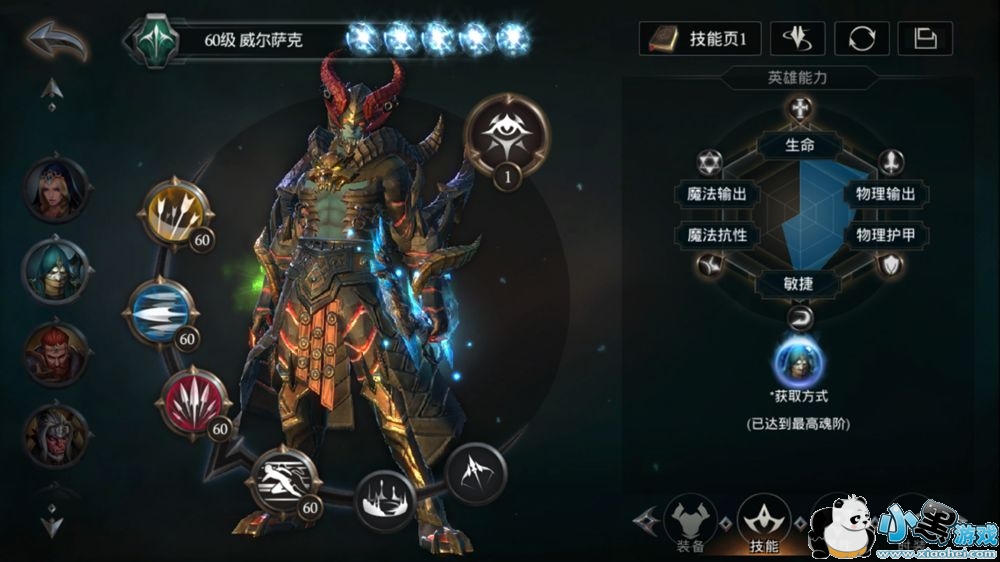The width and height of the screenshot is (1000, 562).
Task: Switch to the 技能 skills tab
Action: tap(764, 520)
